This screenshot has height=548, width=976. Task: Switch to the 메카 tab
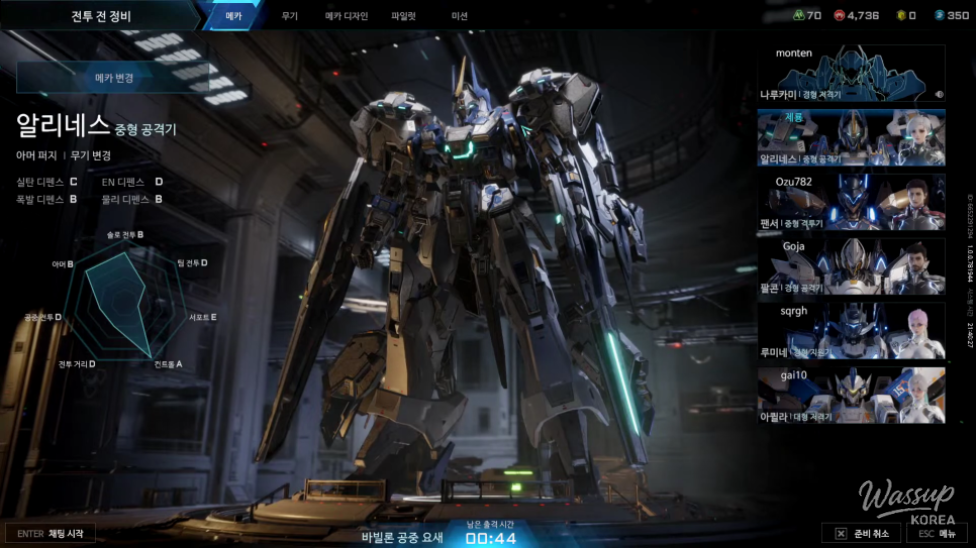[x=232, y=16]
